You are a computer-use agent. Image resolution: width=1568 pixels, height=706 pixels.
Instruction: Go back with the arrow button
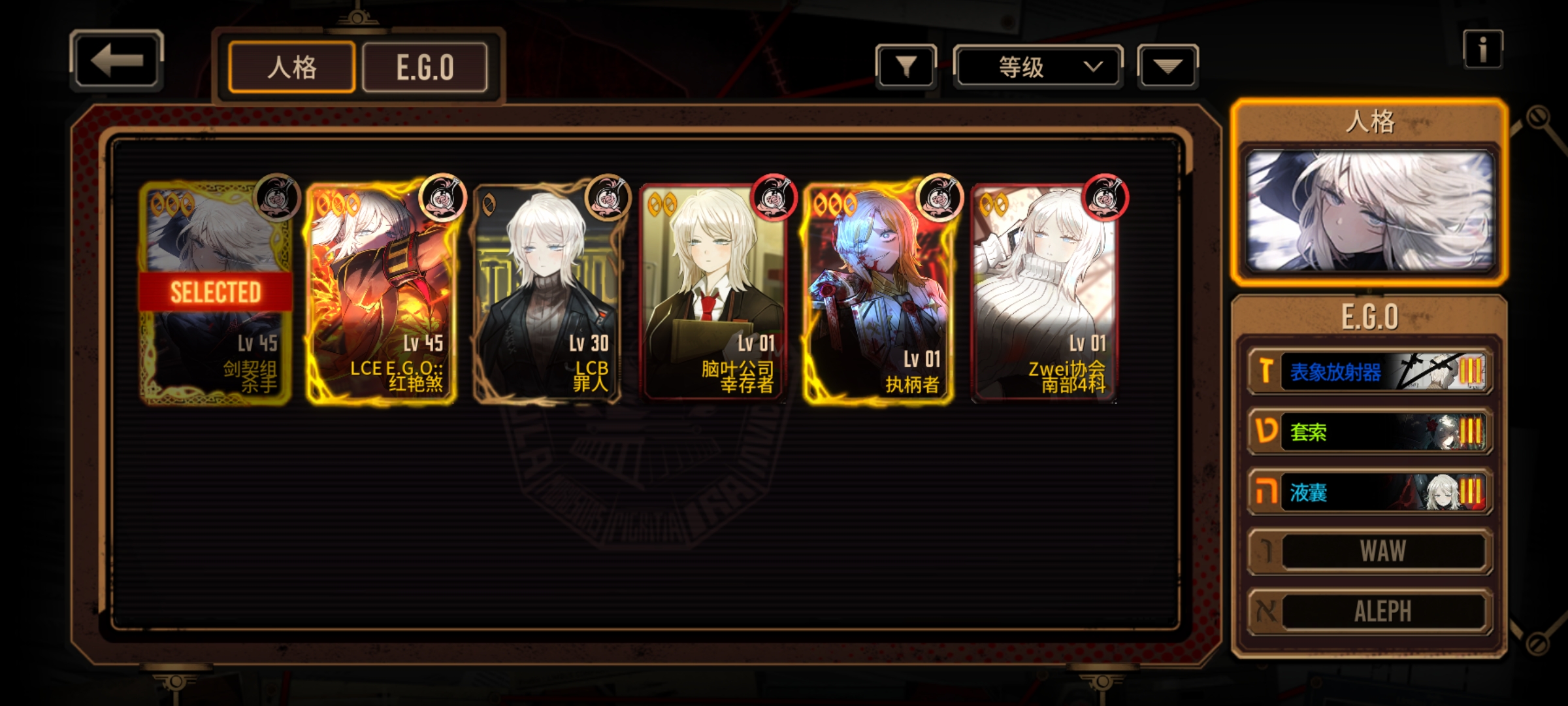click(116, 60)
